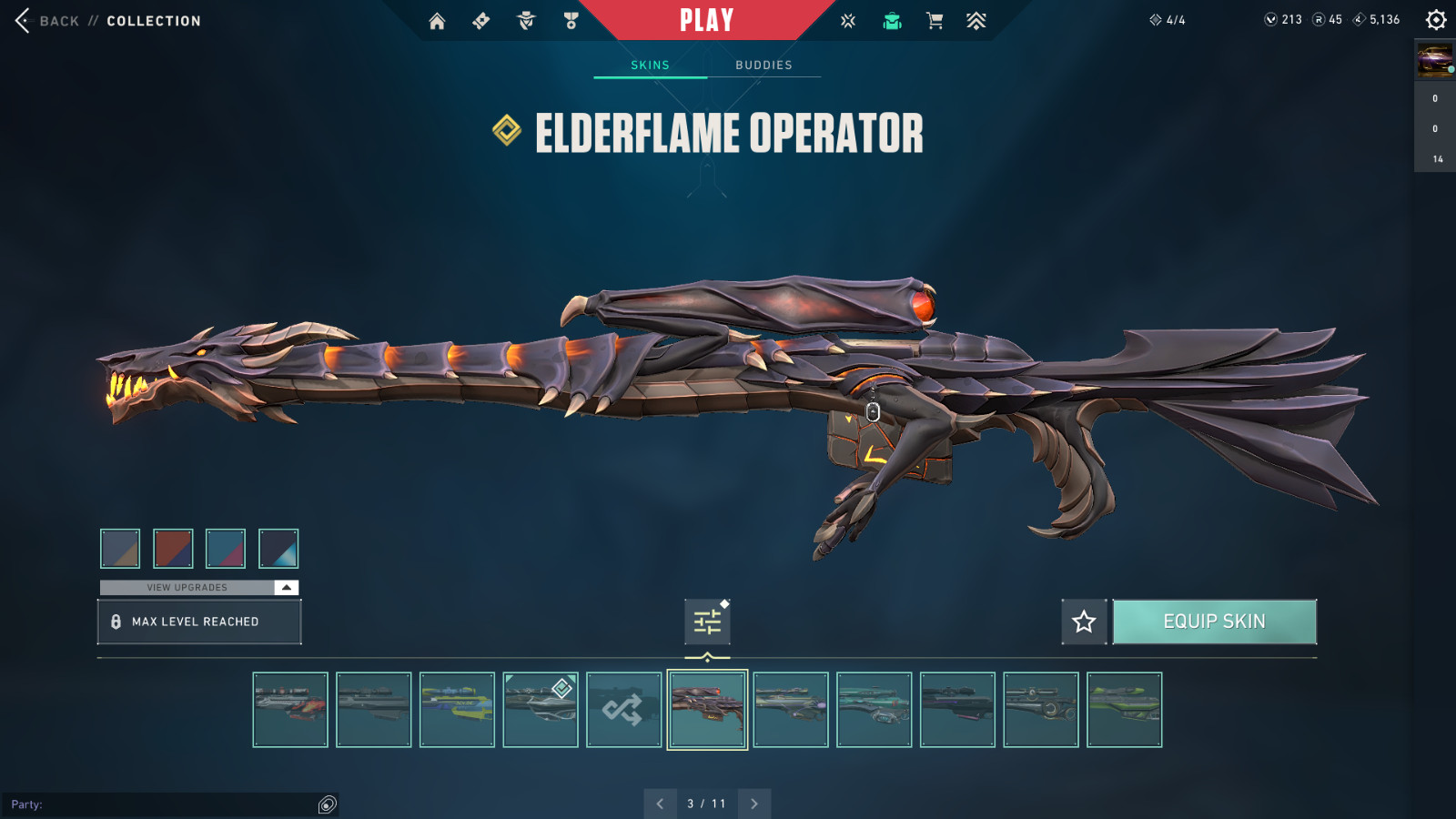Select the Skins tab
This screenshot has height=819, width=1456.
pyautogui.click(x=650, y=65)
